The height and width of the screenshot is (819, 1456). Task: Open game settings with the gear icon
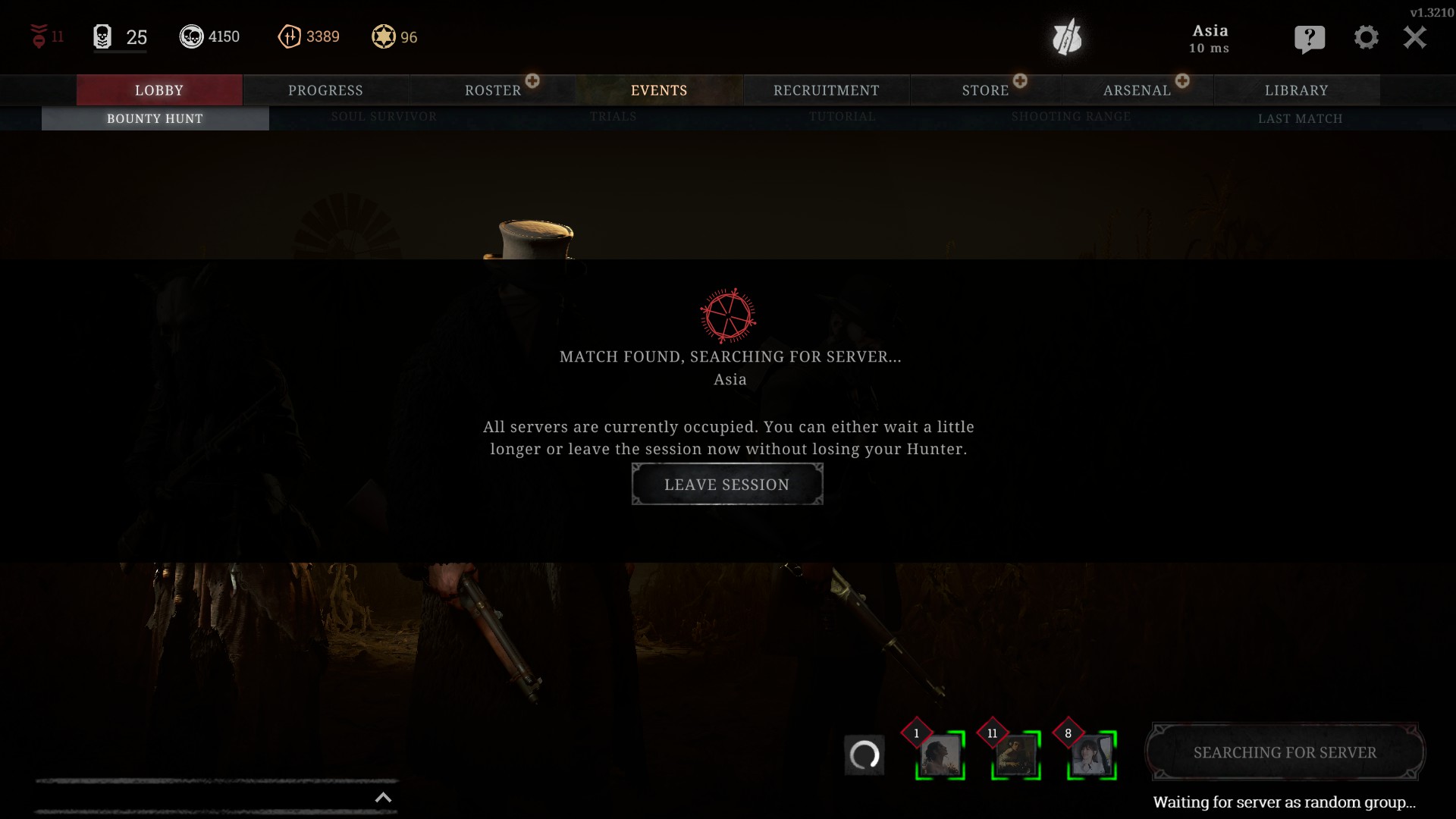click(x=1367, y=38)
